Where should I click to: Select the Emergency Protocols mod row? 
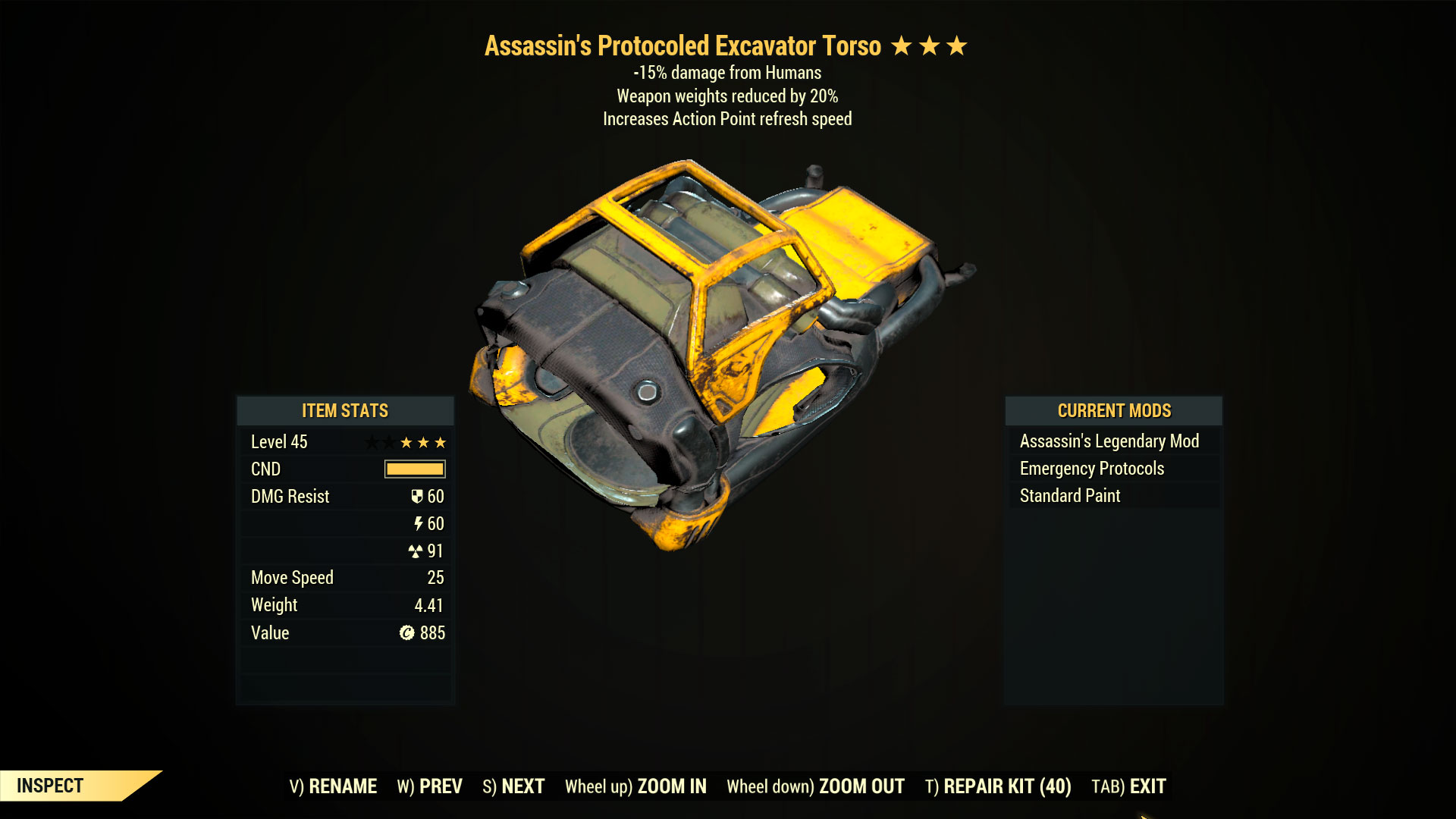pyautogui.click(x=1092, y=469)
